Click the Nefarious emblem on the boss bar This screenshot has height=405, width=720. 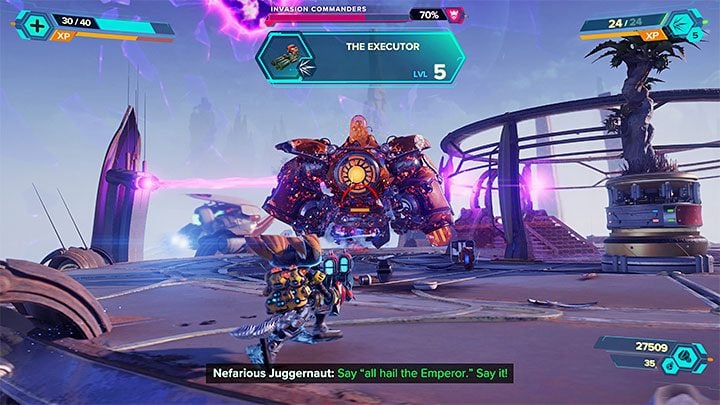(458, 15)
